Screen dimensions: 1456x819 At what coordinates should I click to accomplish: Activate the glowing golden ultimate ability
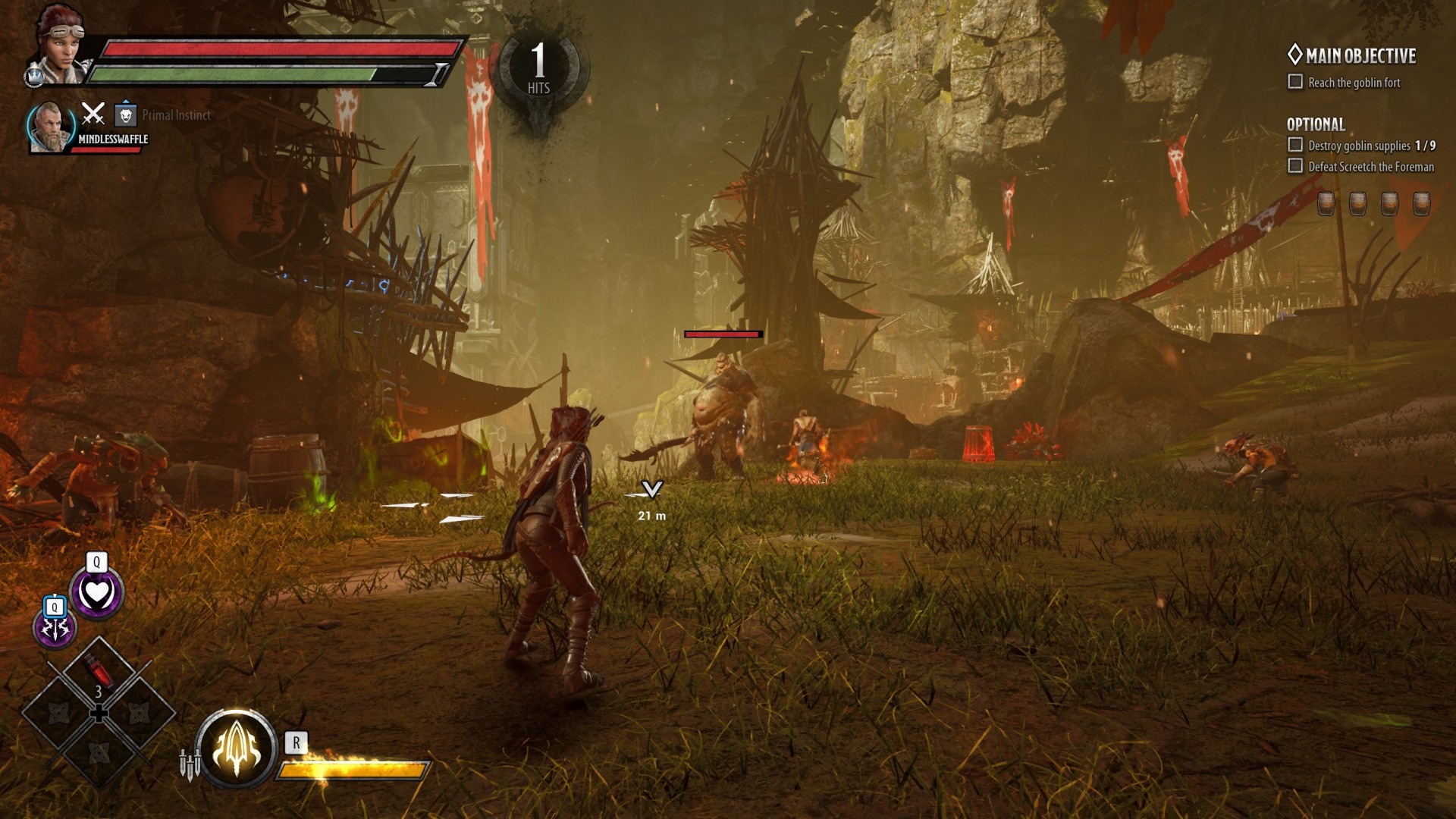click(236, 748)
